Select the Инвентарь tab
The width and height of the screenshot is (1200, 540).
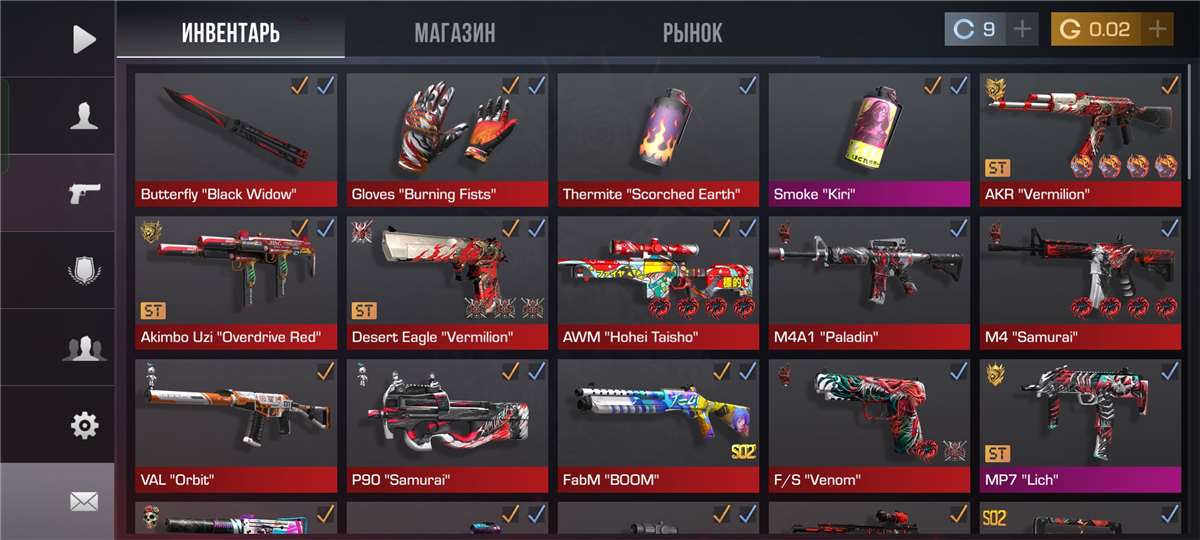point(230,33)
